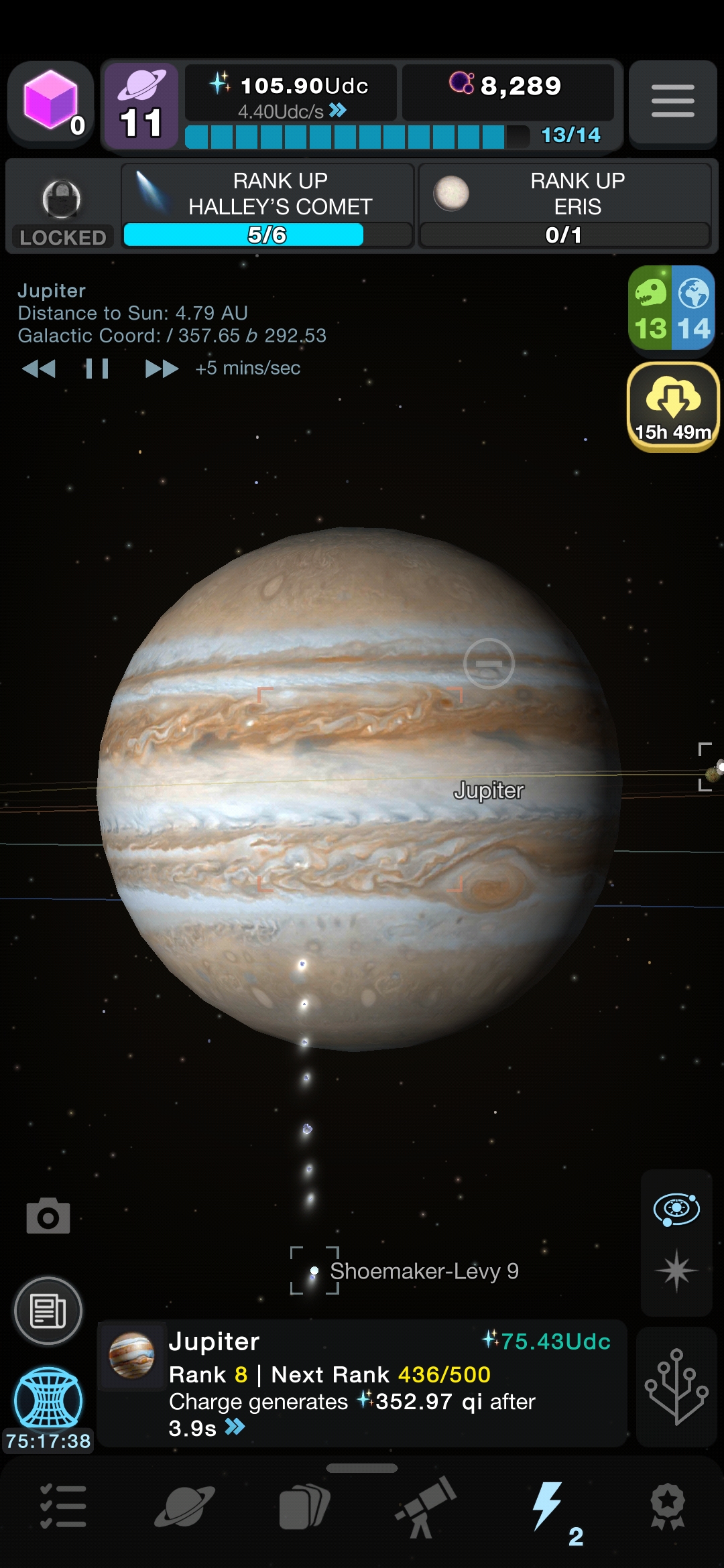Open the rank 11 planet badge
The width and height of the screenshot is (724, 1568).
coord(141,106)
